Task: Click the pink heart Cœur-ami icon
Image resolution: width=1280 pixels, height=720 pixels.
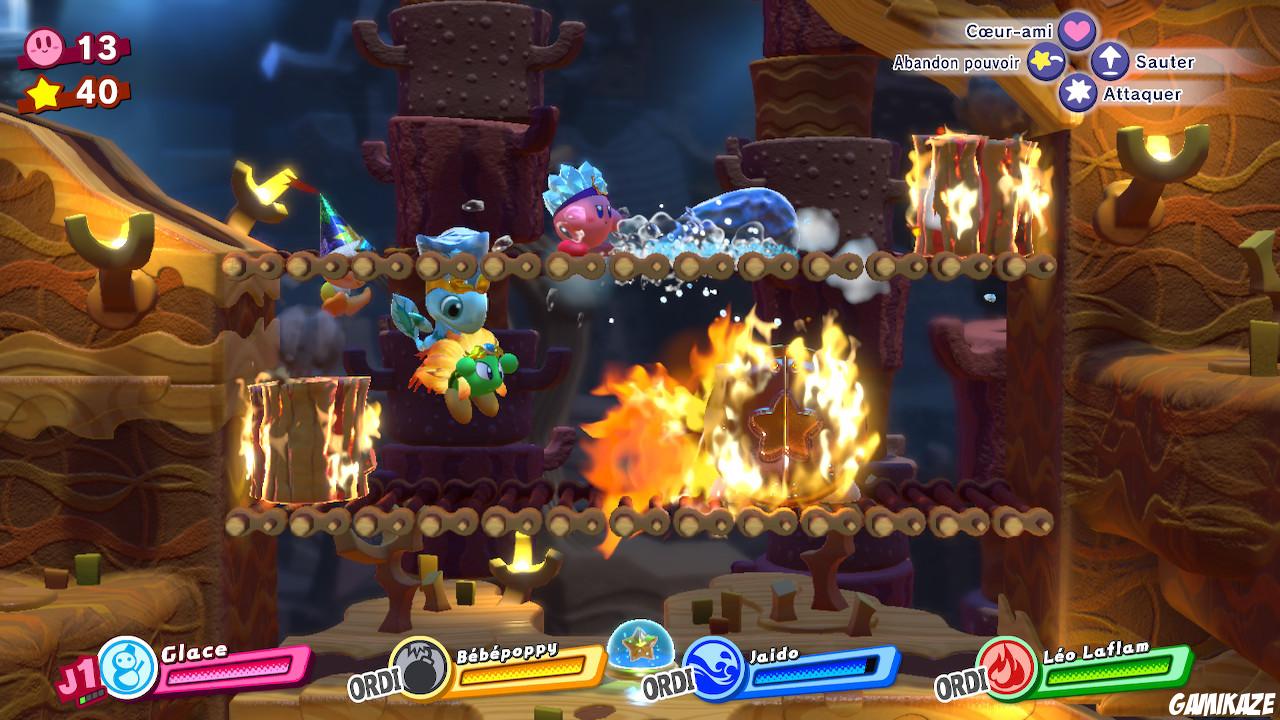Action: (1075, 32)
